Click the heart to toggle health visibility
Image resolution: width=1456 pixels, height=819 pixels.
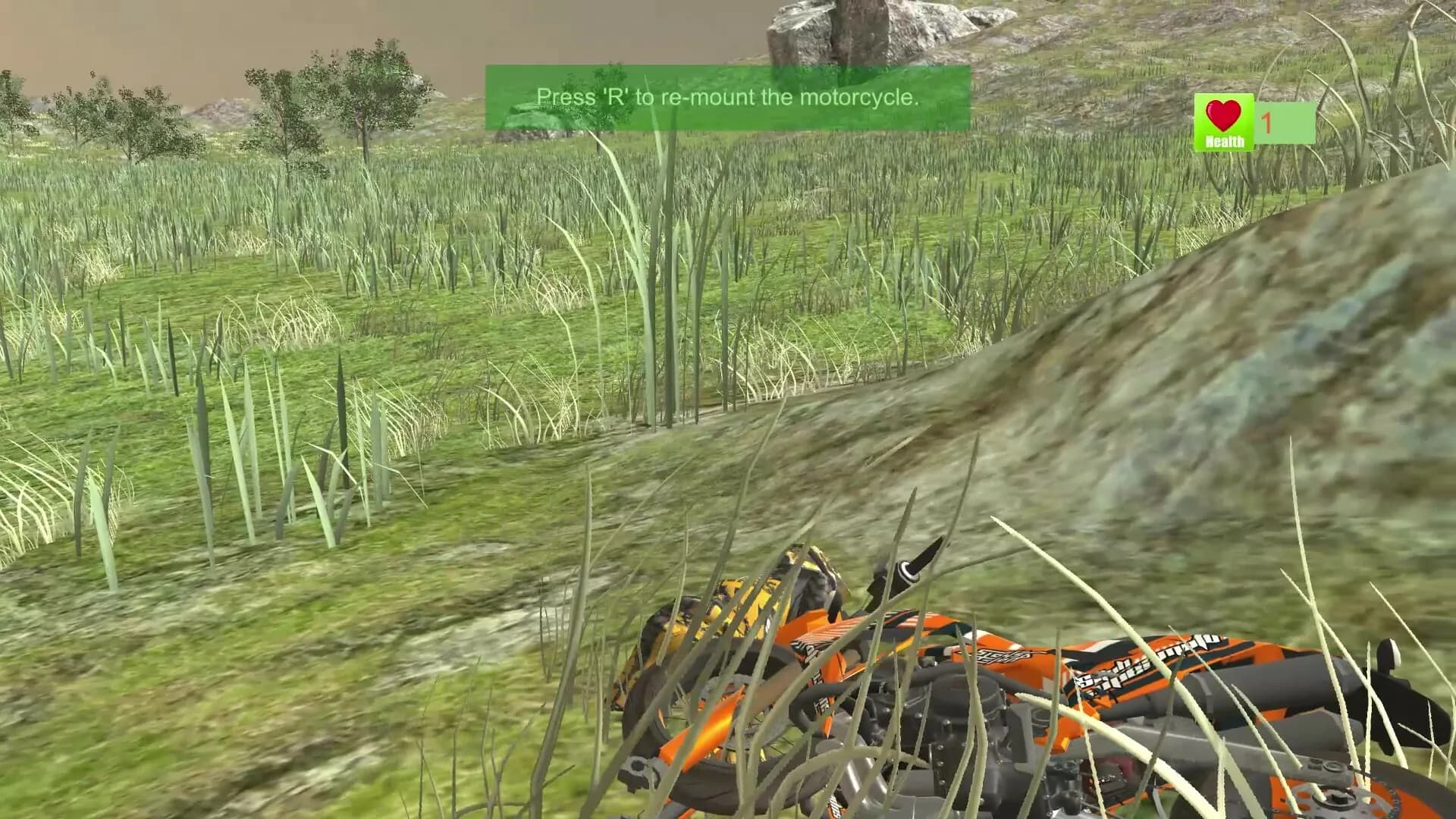(1224, 114)
